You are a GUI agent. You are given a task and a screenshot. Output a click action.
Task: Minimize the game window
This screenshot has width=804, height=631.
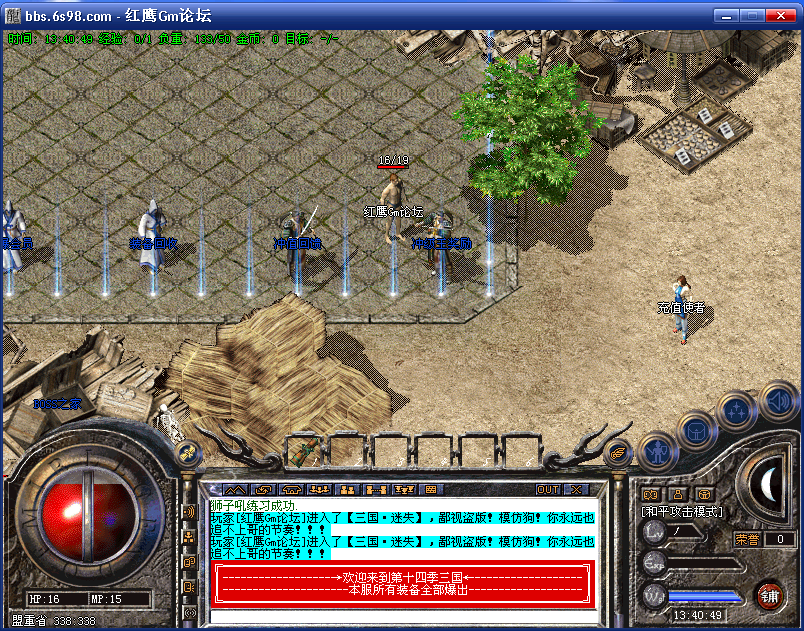point(728,16)
